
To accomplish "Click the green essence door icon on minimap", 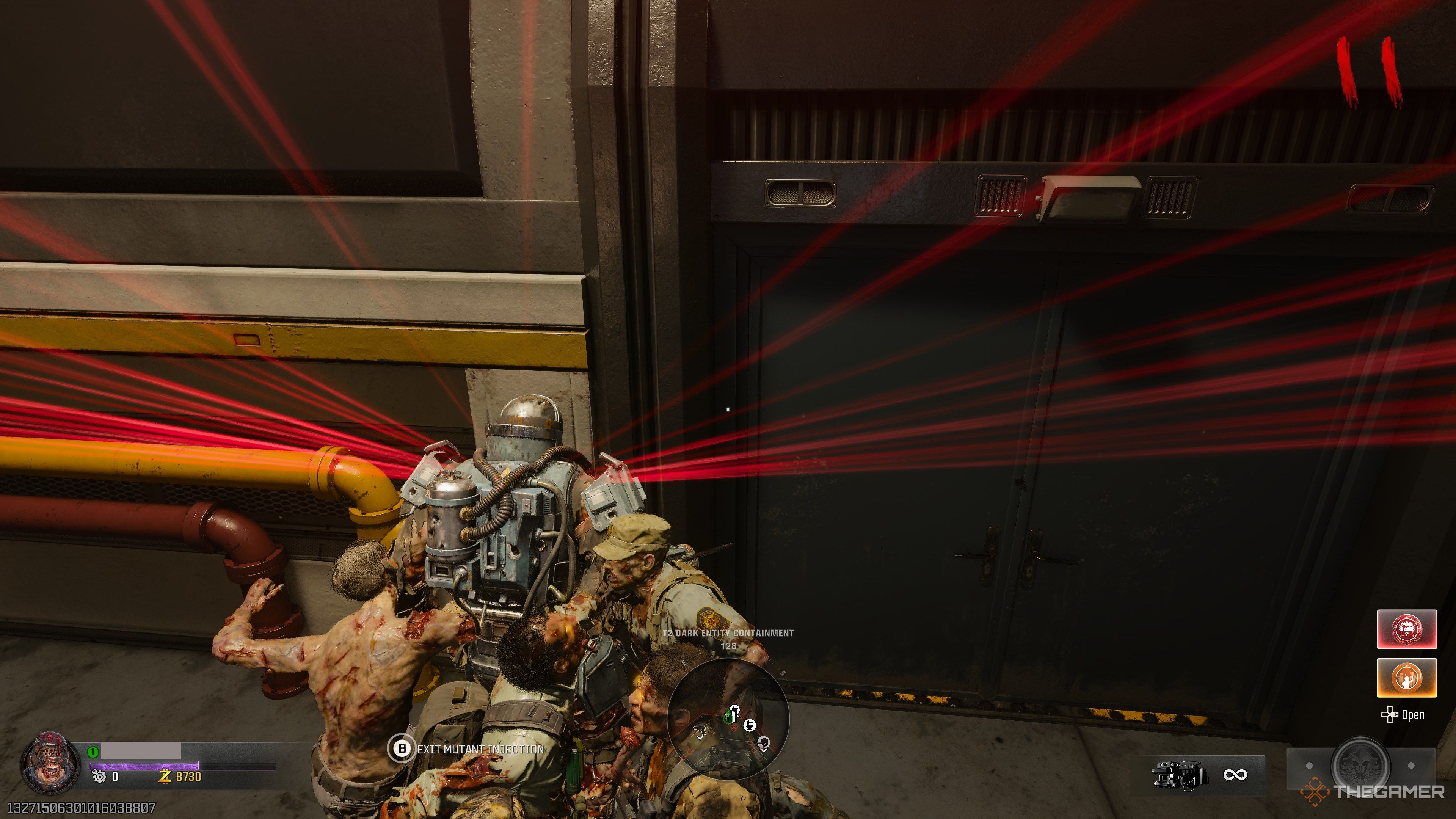I will (728, 717).
